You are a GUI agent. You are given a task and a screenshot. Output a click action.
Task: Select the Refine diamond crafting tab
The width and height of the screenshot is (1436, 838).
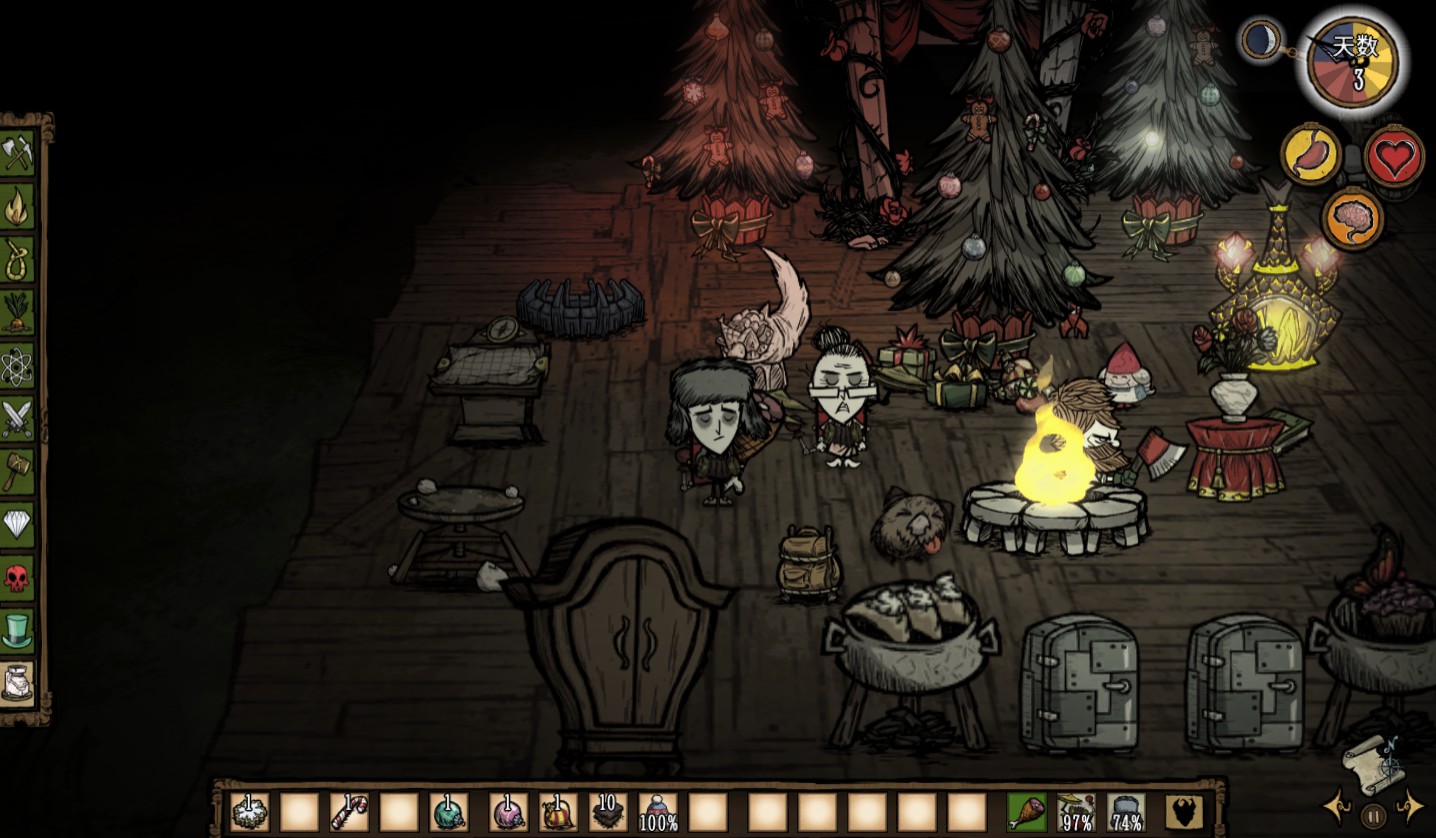point(17,524)
